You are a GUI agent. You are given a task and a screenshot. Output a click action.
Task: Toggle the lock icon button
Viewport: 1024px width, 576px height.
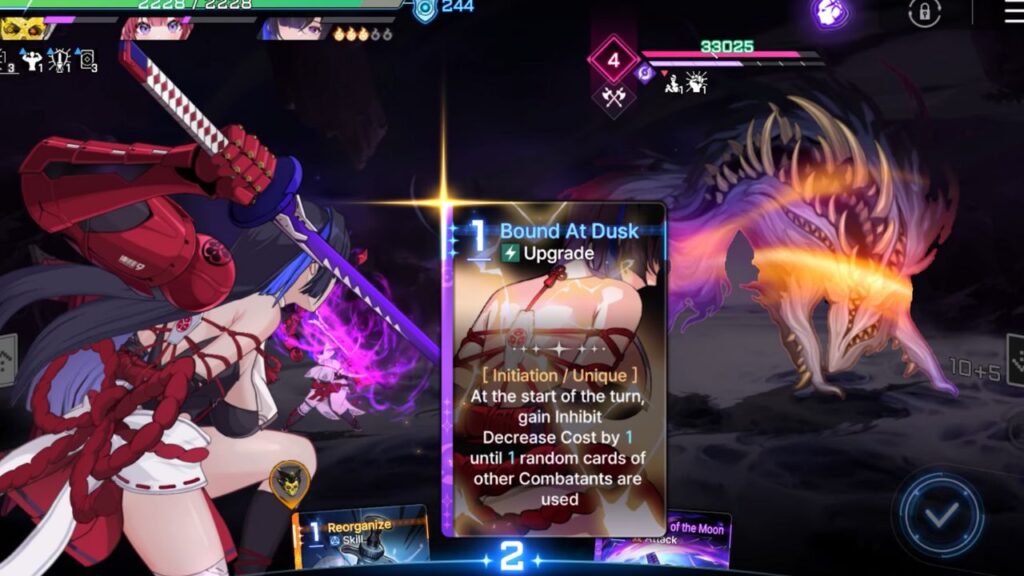pos(924,13)
